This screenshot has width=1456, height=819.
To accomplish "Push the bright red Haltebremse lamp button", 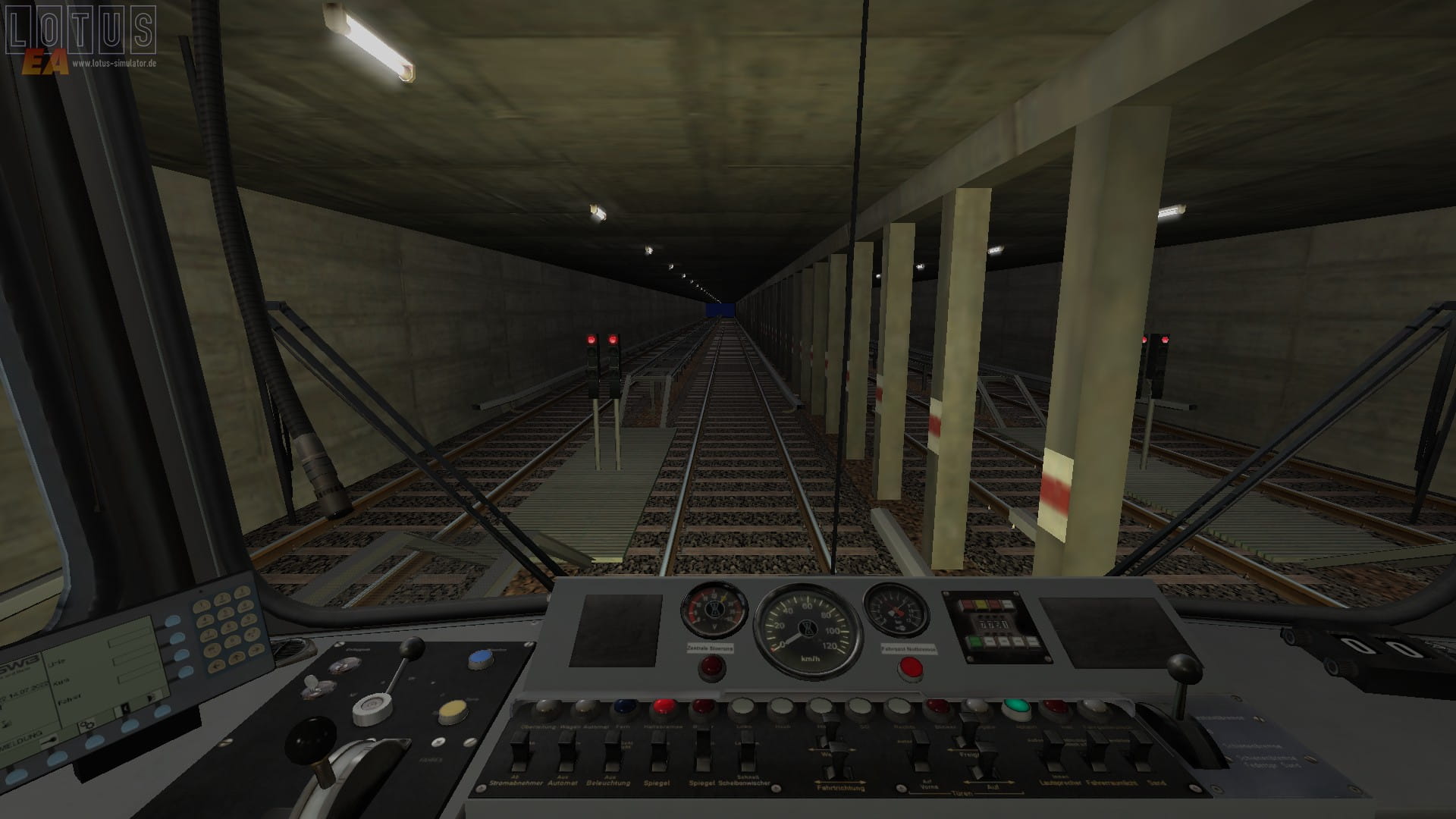I will click(x=664, y=708).
